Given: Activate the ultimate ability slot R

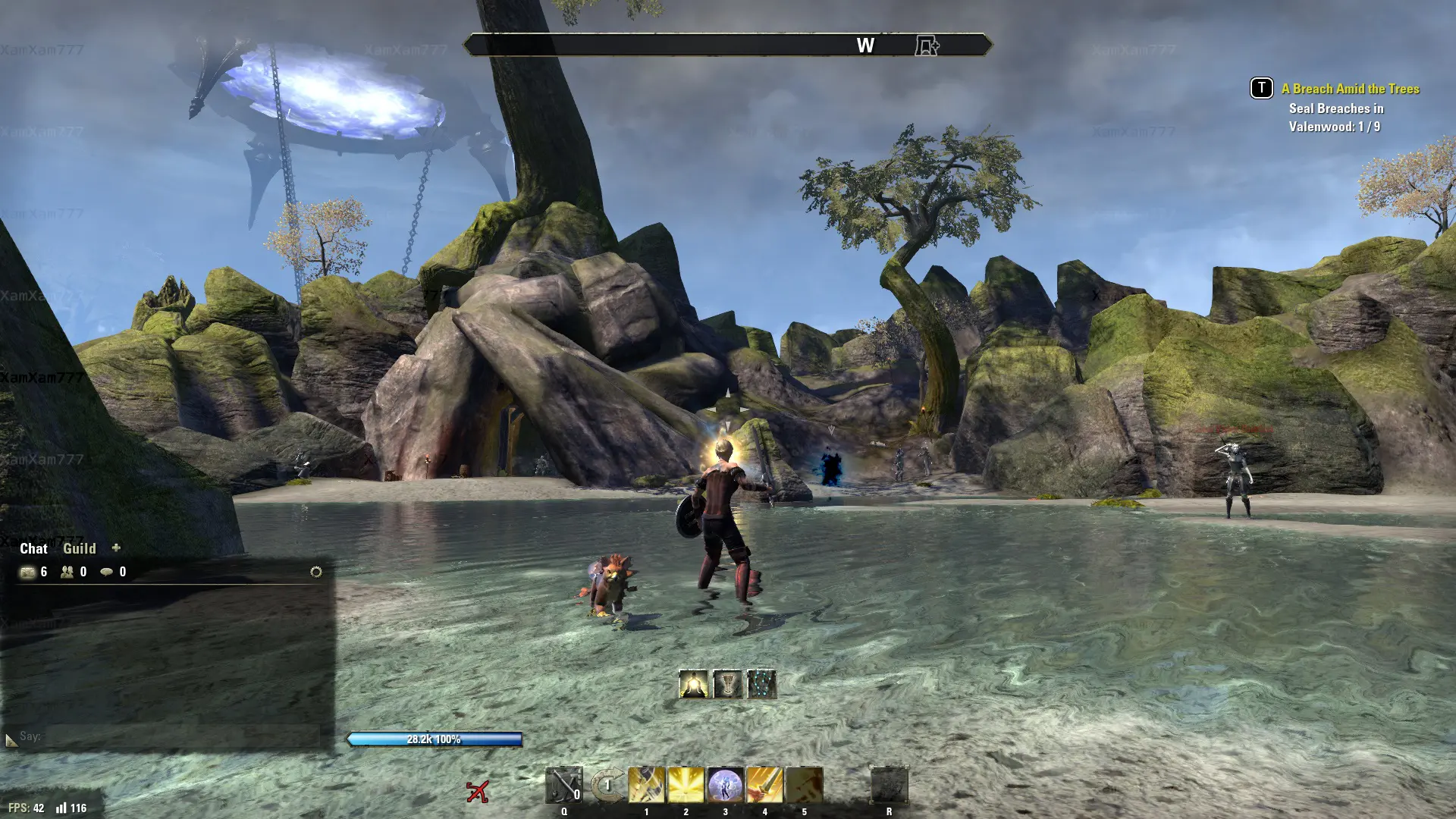Looking at the screenshot, I should (x=889, y=785).
